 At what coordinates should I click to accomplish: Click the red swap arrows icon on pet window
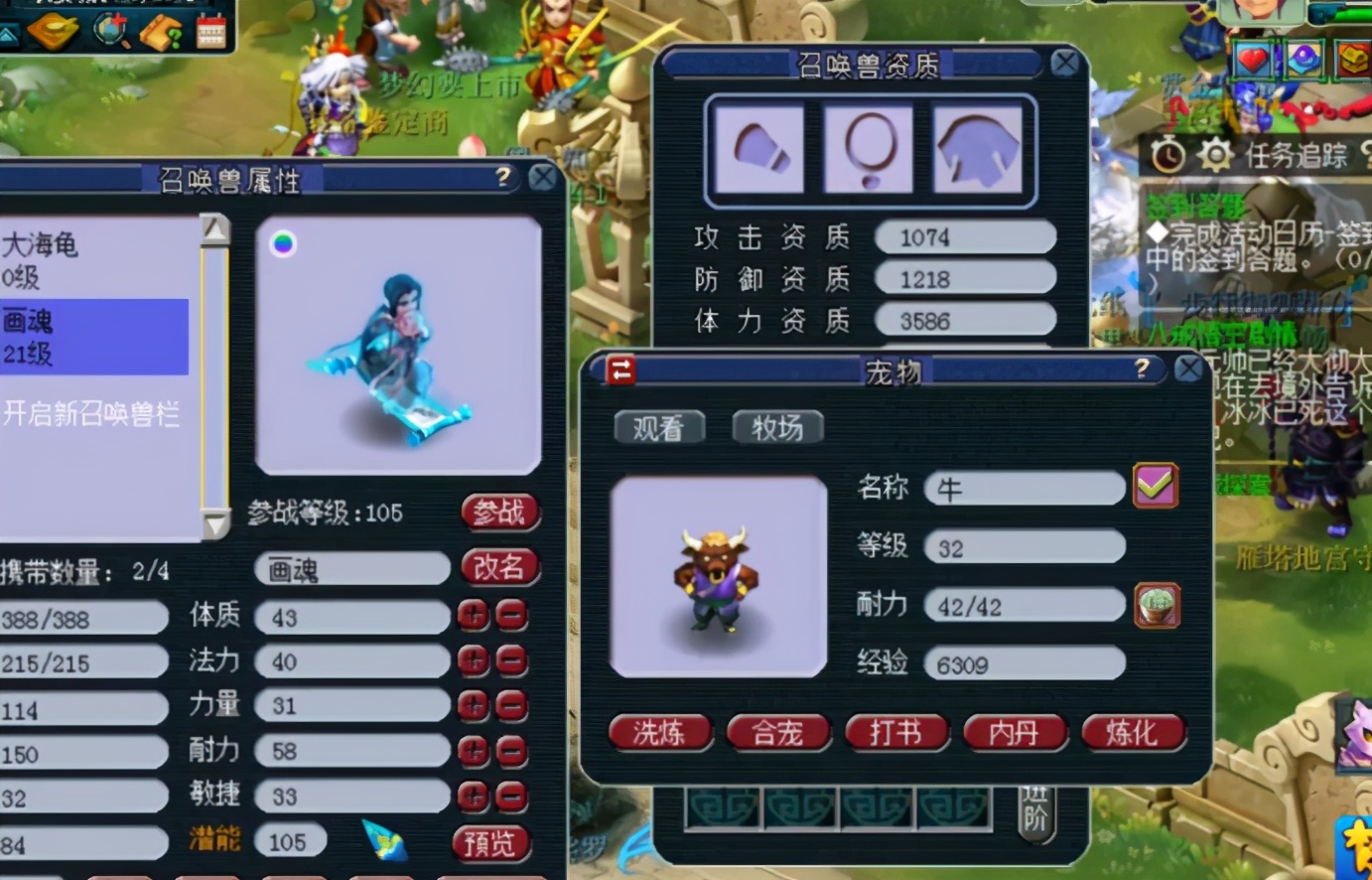pos(619,368)
